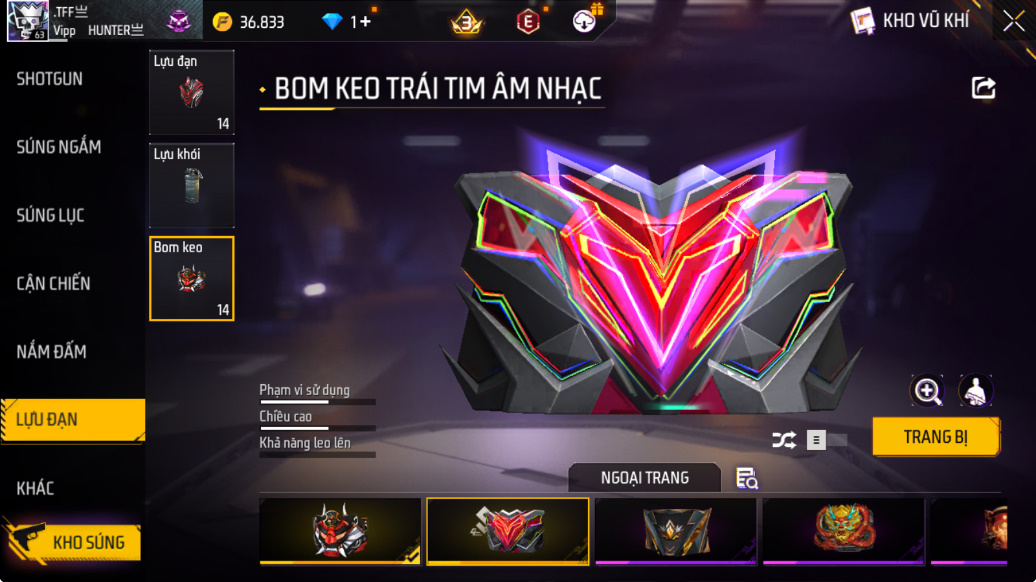Screen dimensions: 1036x582
Task: Choose the Lựu khói smoke grenade slot
Action: pyautogui.click(x=192, y=185)
